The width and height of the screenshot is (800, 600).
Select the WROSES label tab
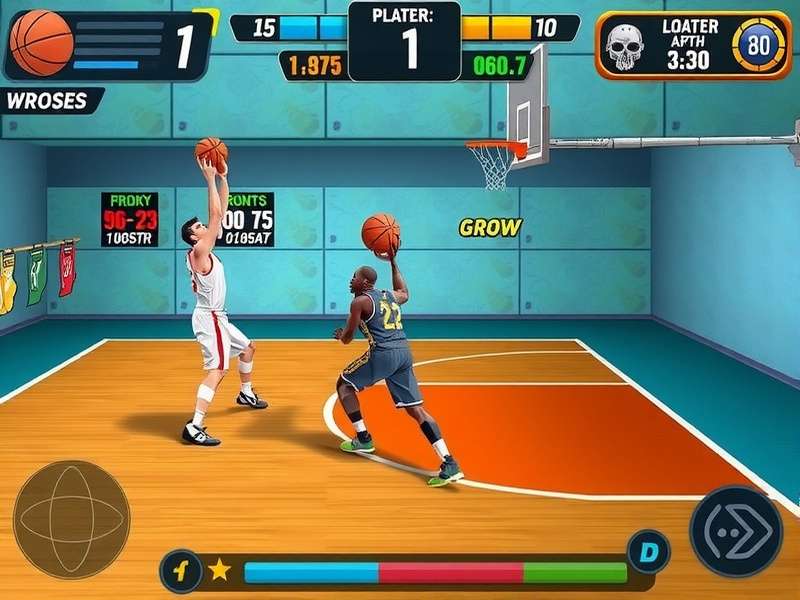coord(48,101)
